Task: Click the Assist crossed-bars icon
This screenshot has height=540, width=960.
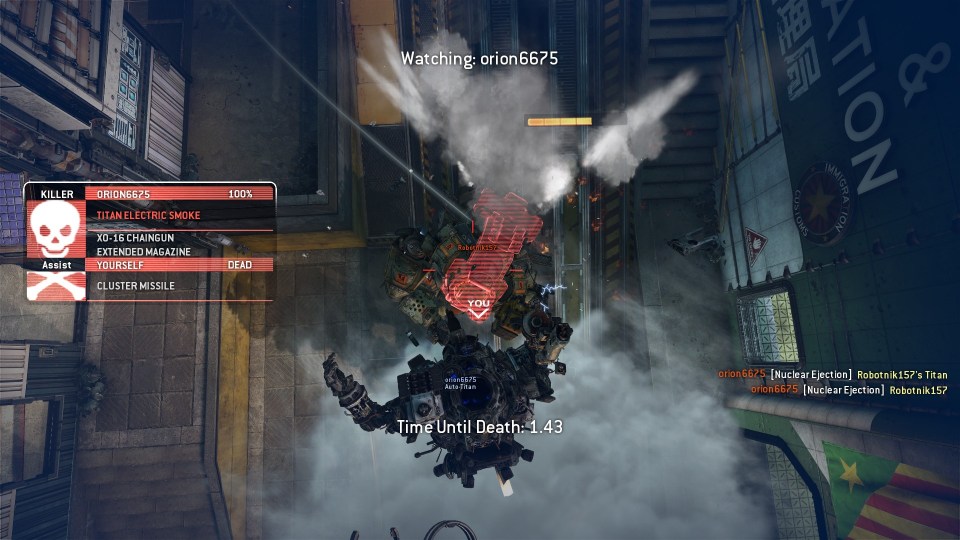Action: [57, 286]
